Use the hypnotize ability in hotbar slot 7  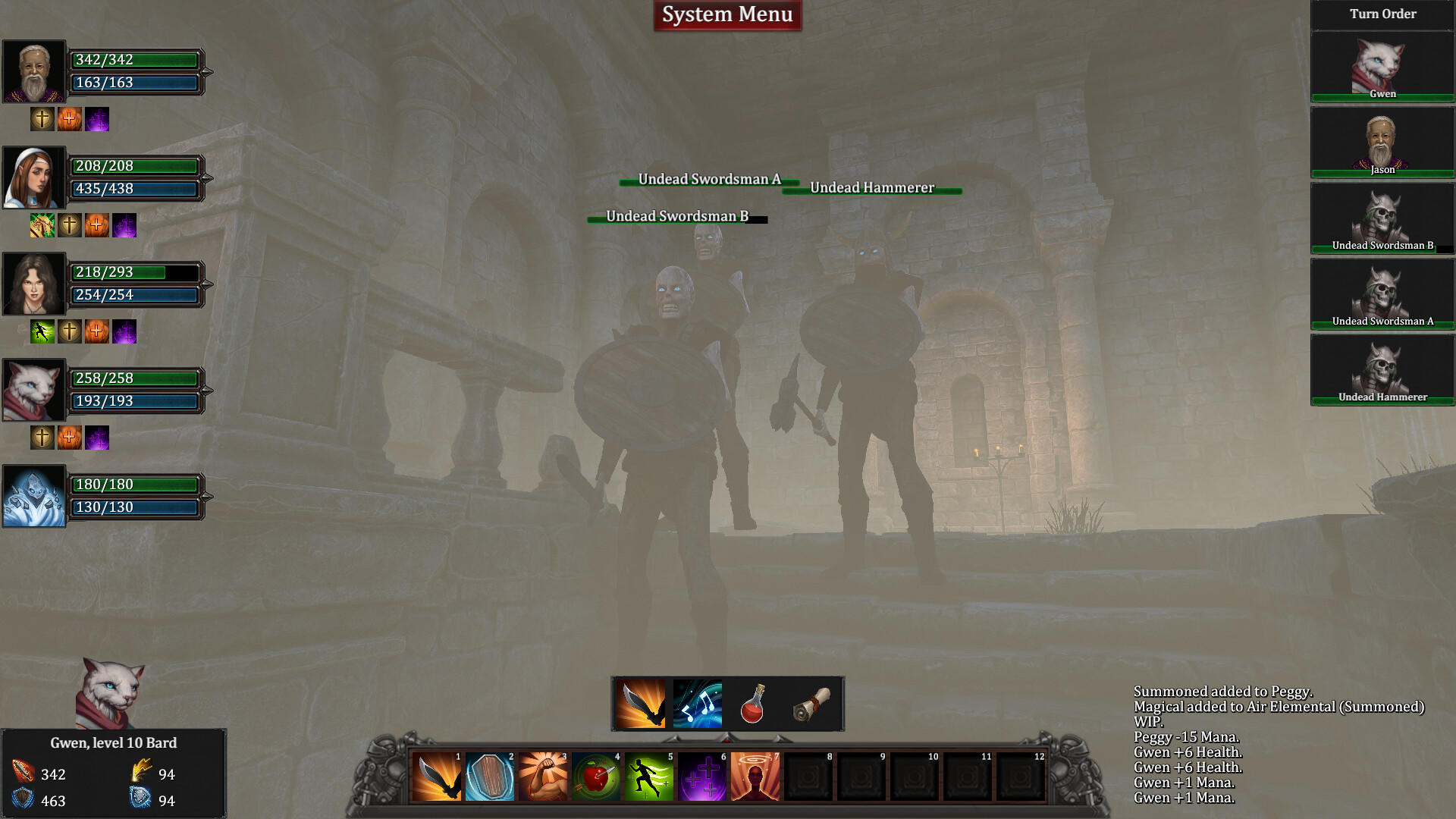[755, 776]
